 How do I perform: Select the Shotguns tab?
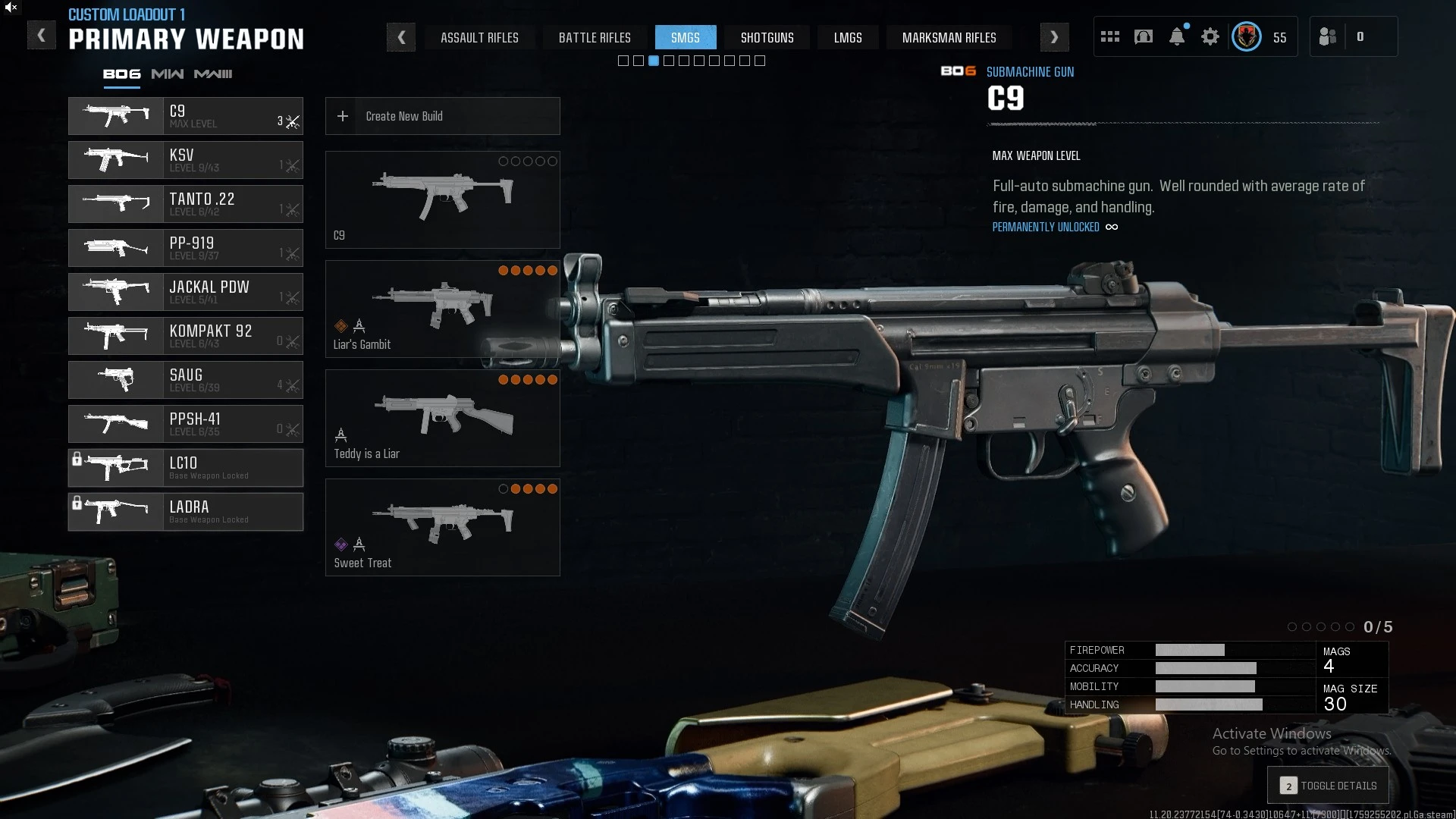[x=767, y=37]
